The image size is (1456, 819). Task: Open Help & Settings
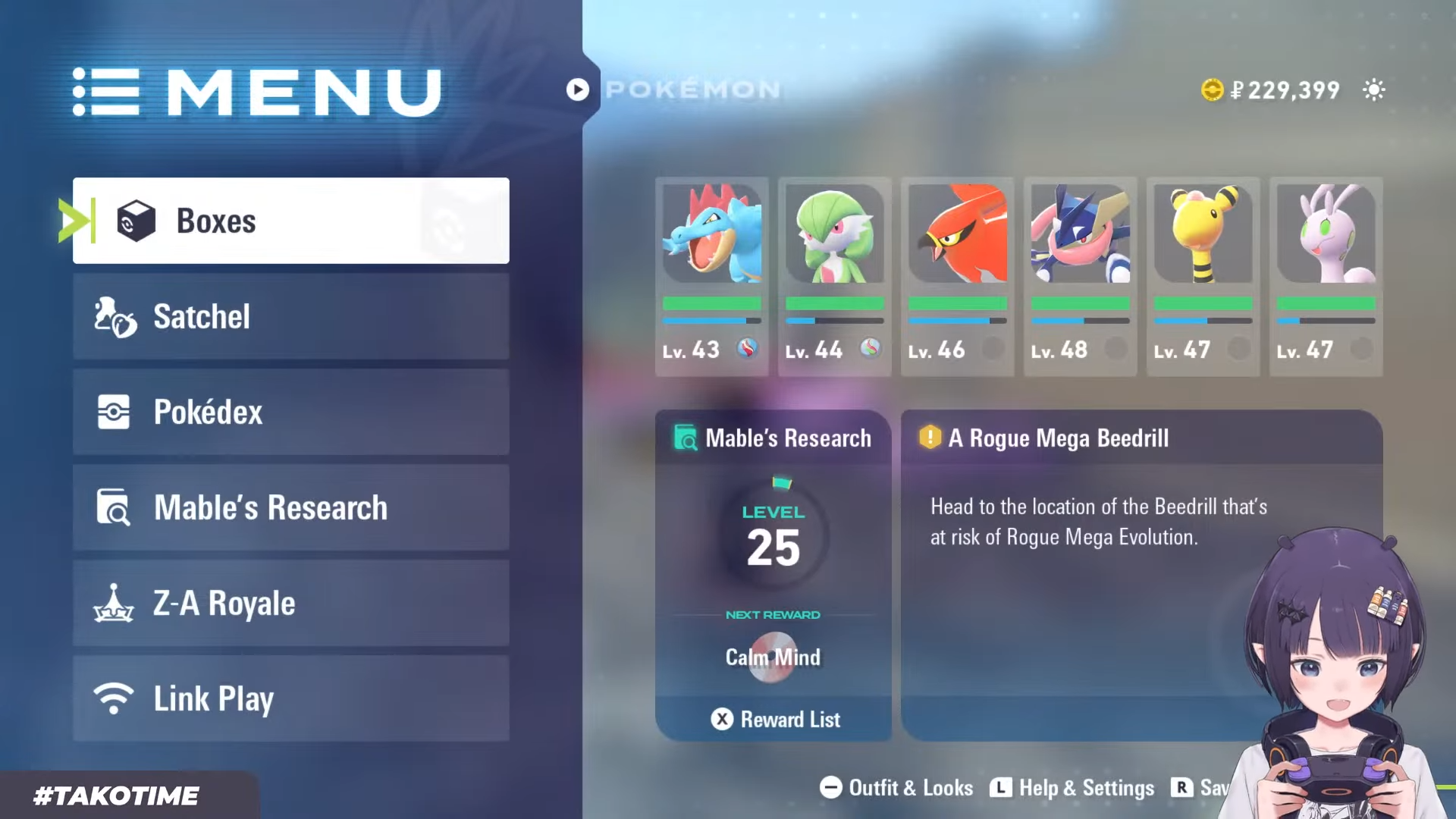click(1072, 788)
